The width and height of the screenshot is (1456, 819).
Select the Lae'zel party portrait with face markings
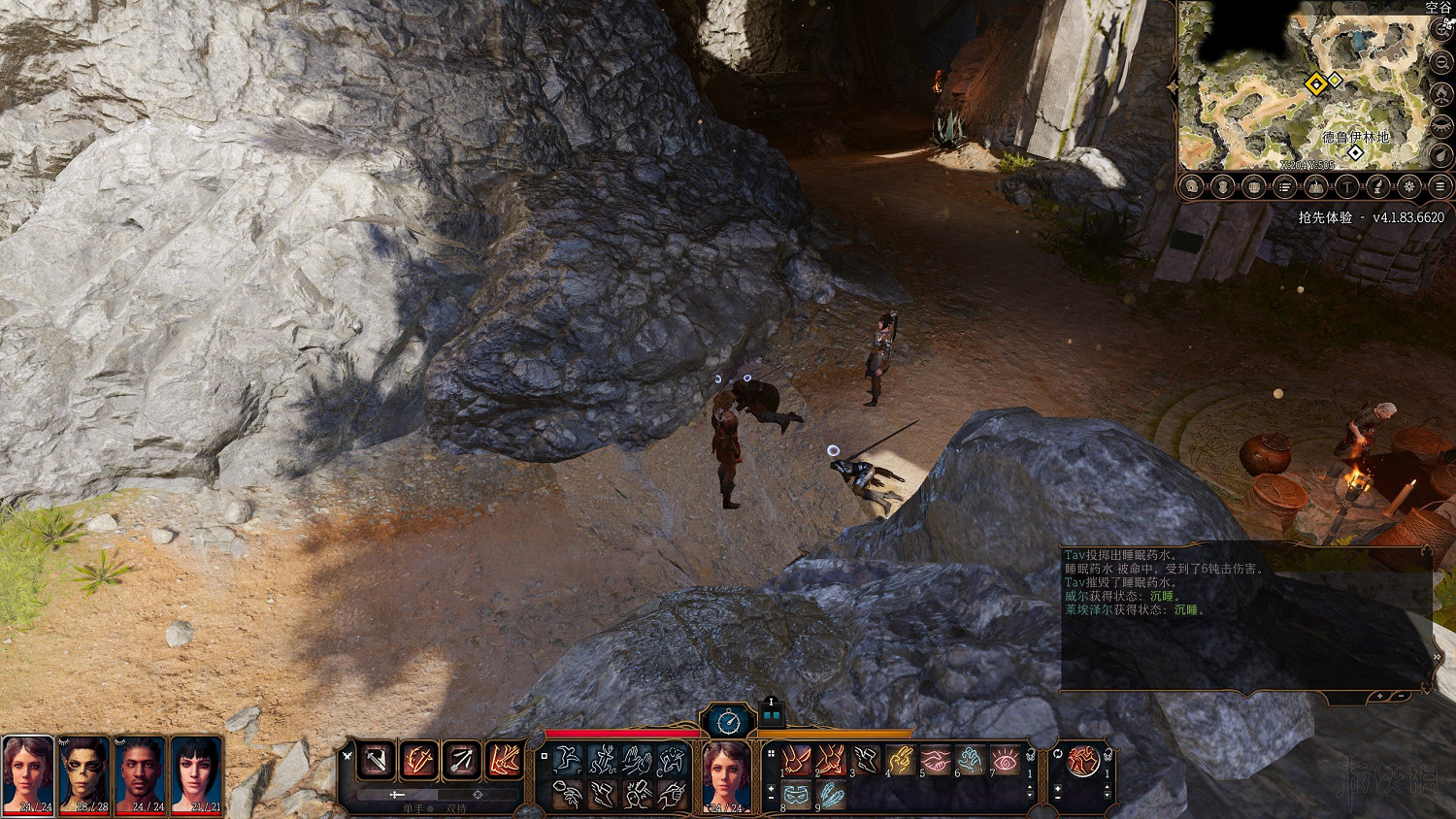[x=84, y=771]
